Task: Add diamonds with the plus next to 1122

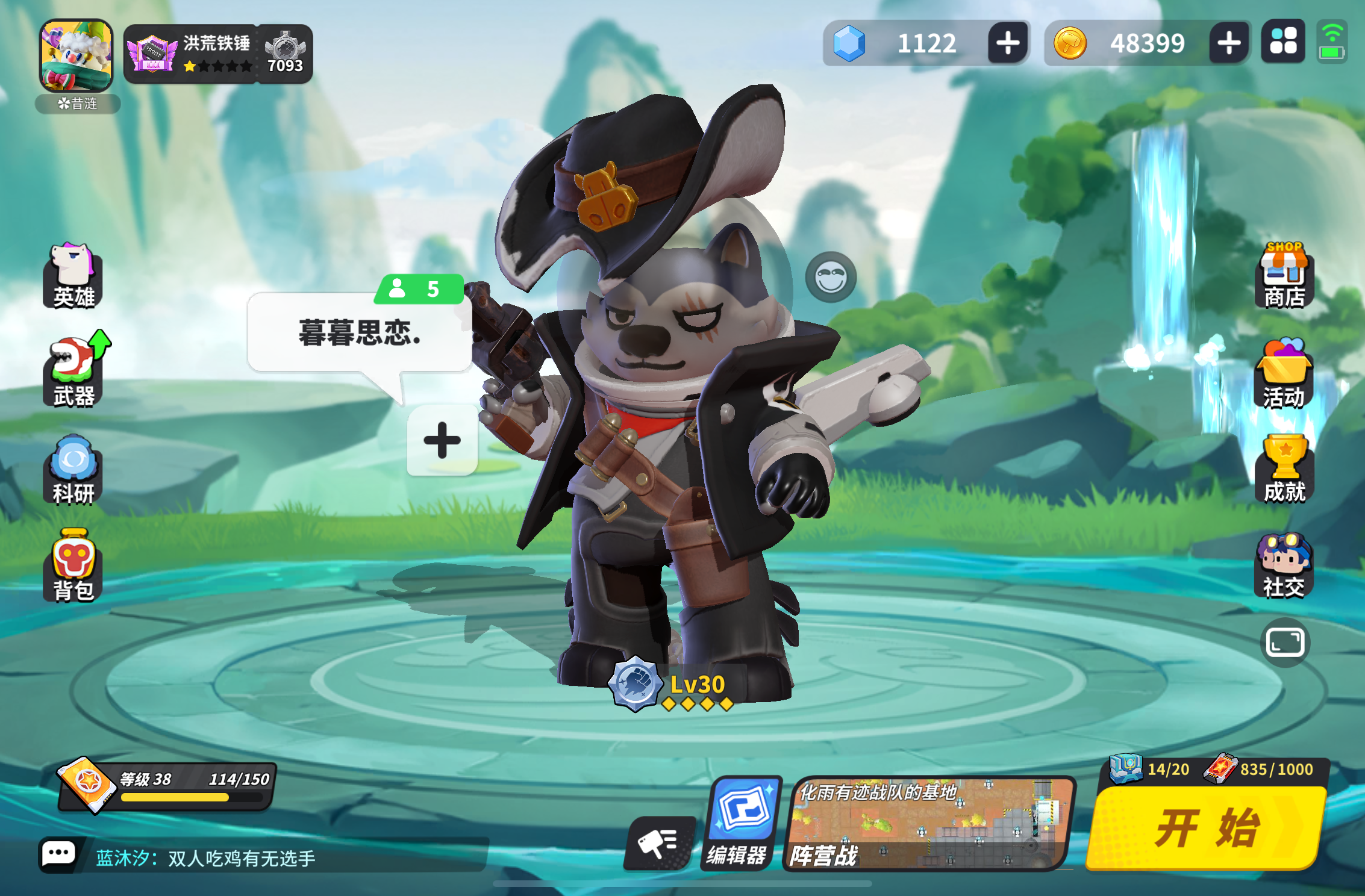Action: point(1007,42)
